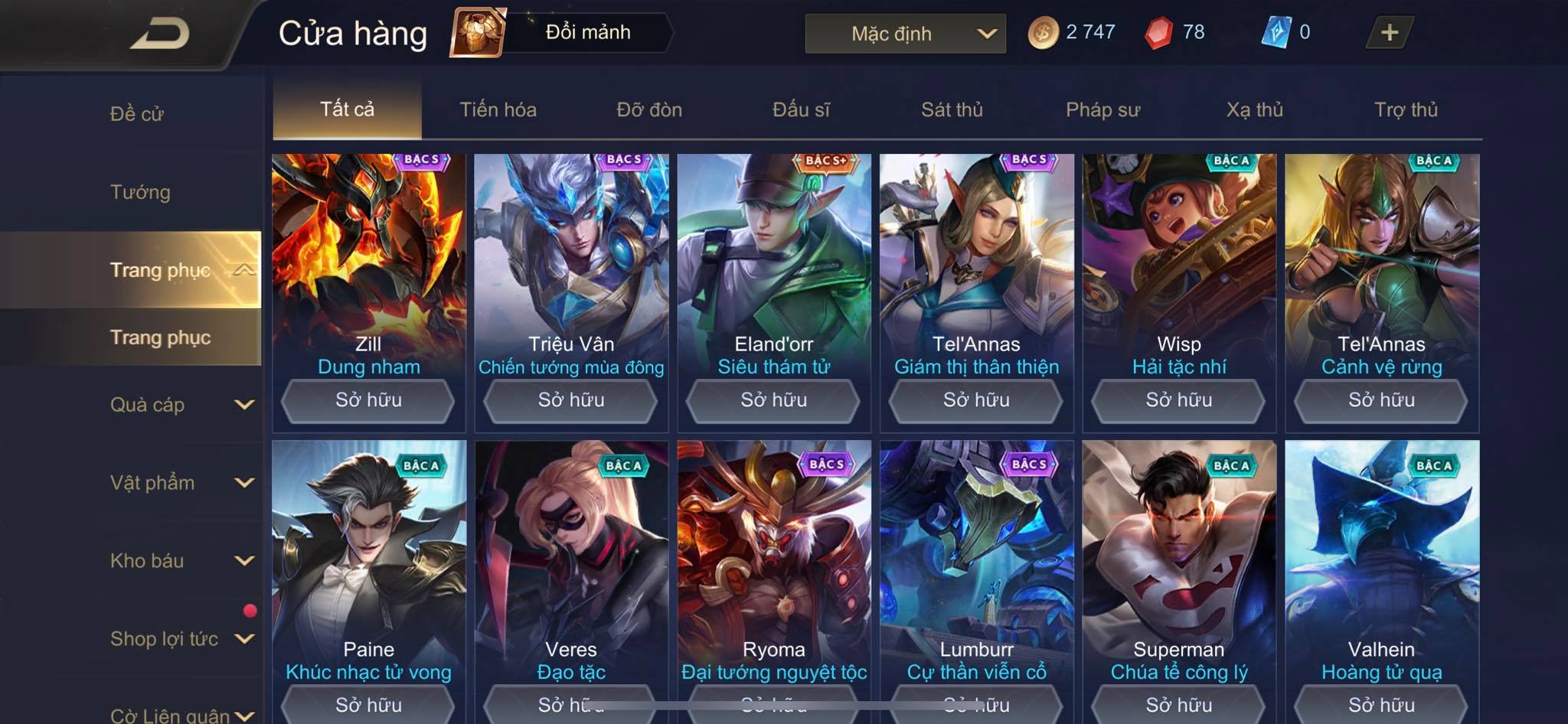Select the Đỡ đòn category tab

click(x=649, y=109)
